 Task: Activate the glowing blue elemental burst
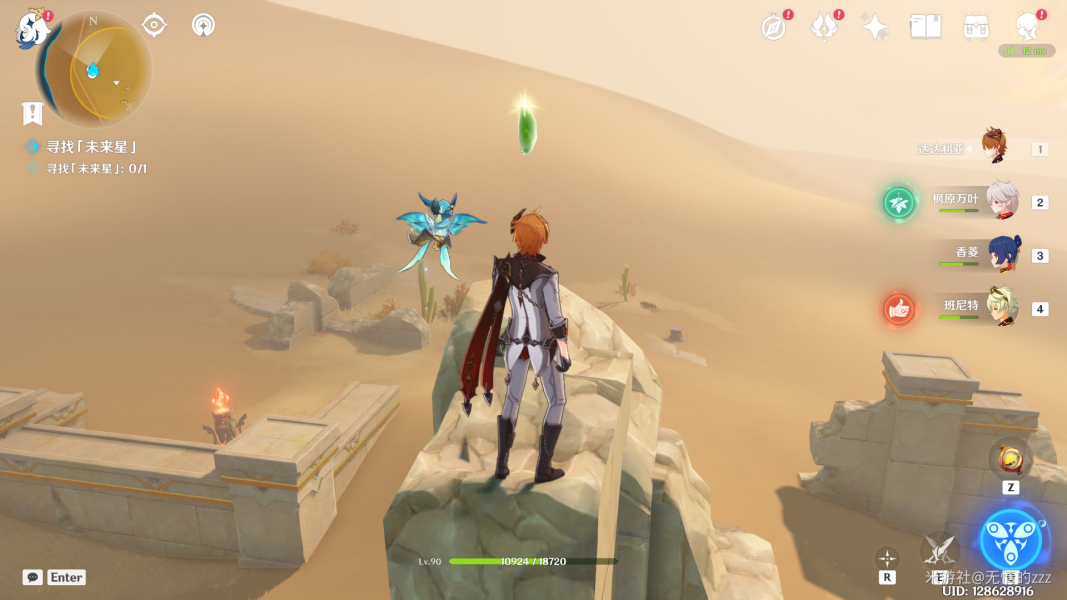point(1011,540)
